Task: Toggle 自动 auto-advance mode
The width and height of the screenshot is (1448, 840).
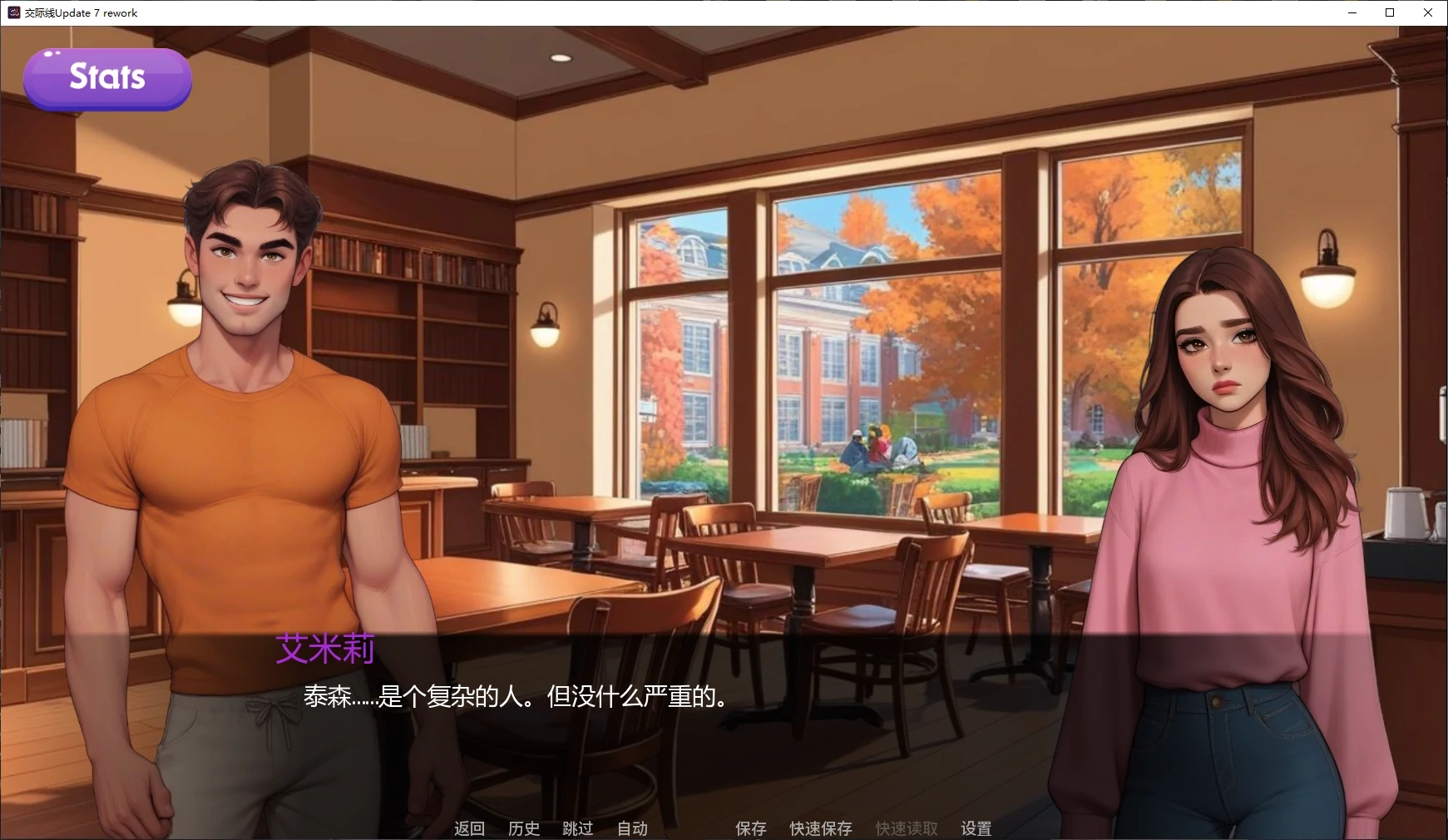Action: pyautogui.click(x=631, y=828)
